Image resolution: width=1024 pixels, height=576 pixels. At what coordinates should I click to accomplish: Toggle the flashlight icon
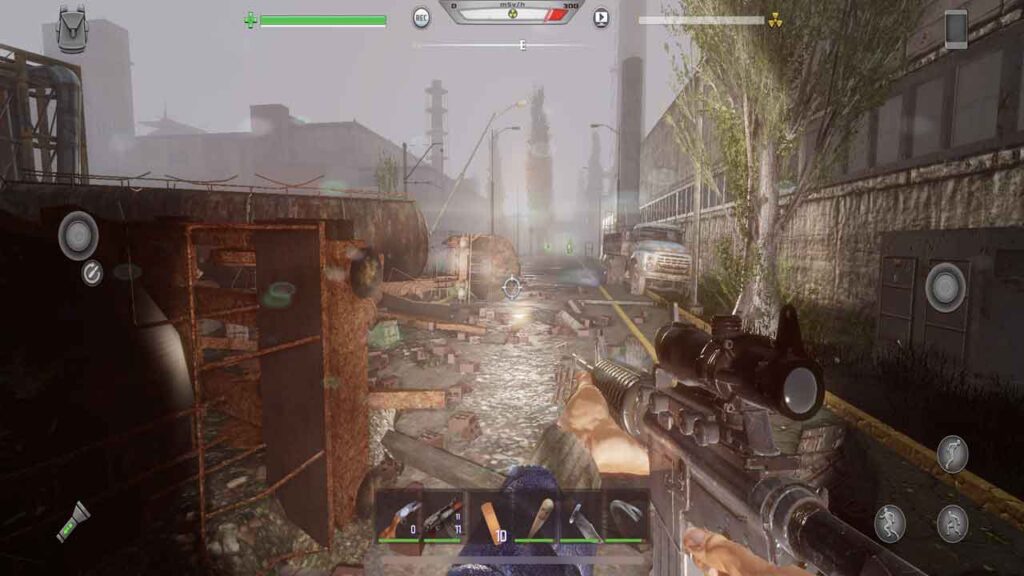[x=72, y=521]
